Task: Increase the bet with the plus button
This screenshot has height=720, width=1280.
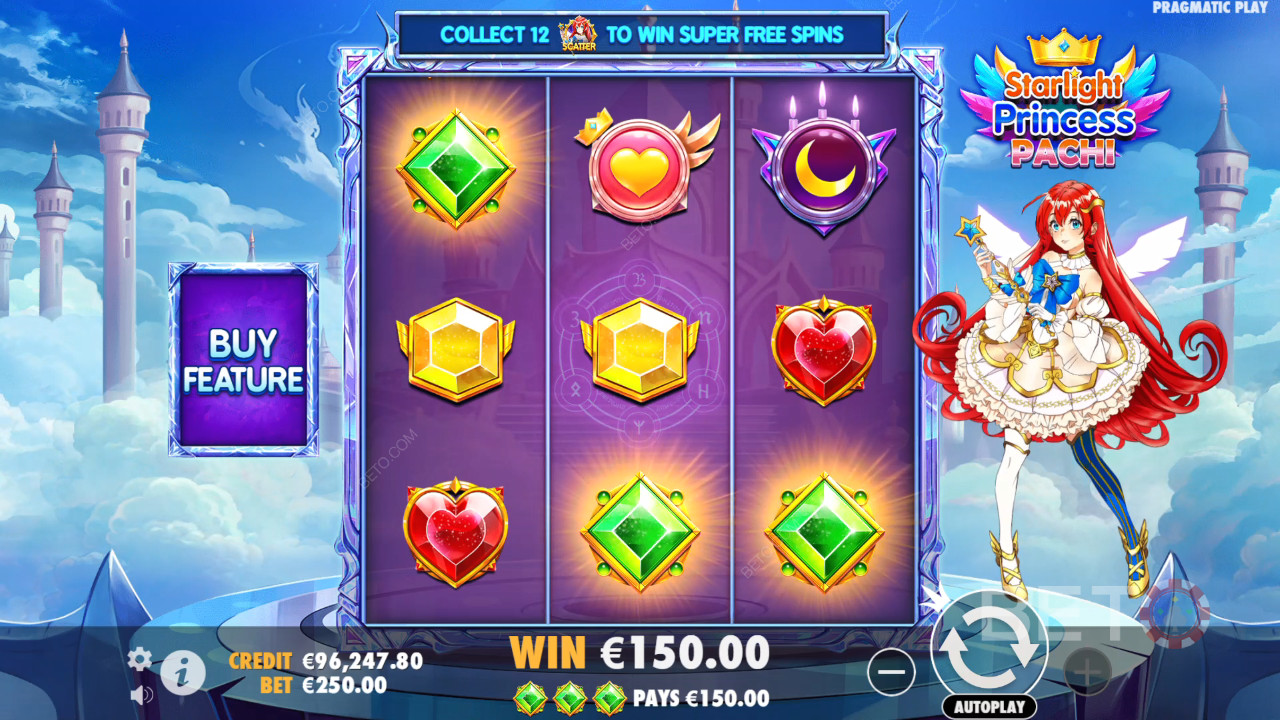Action: [1088, 672]
